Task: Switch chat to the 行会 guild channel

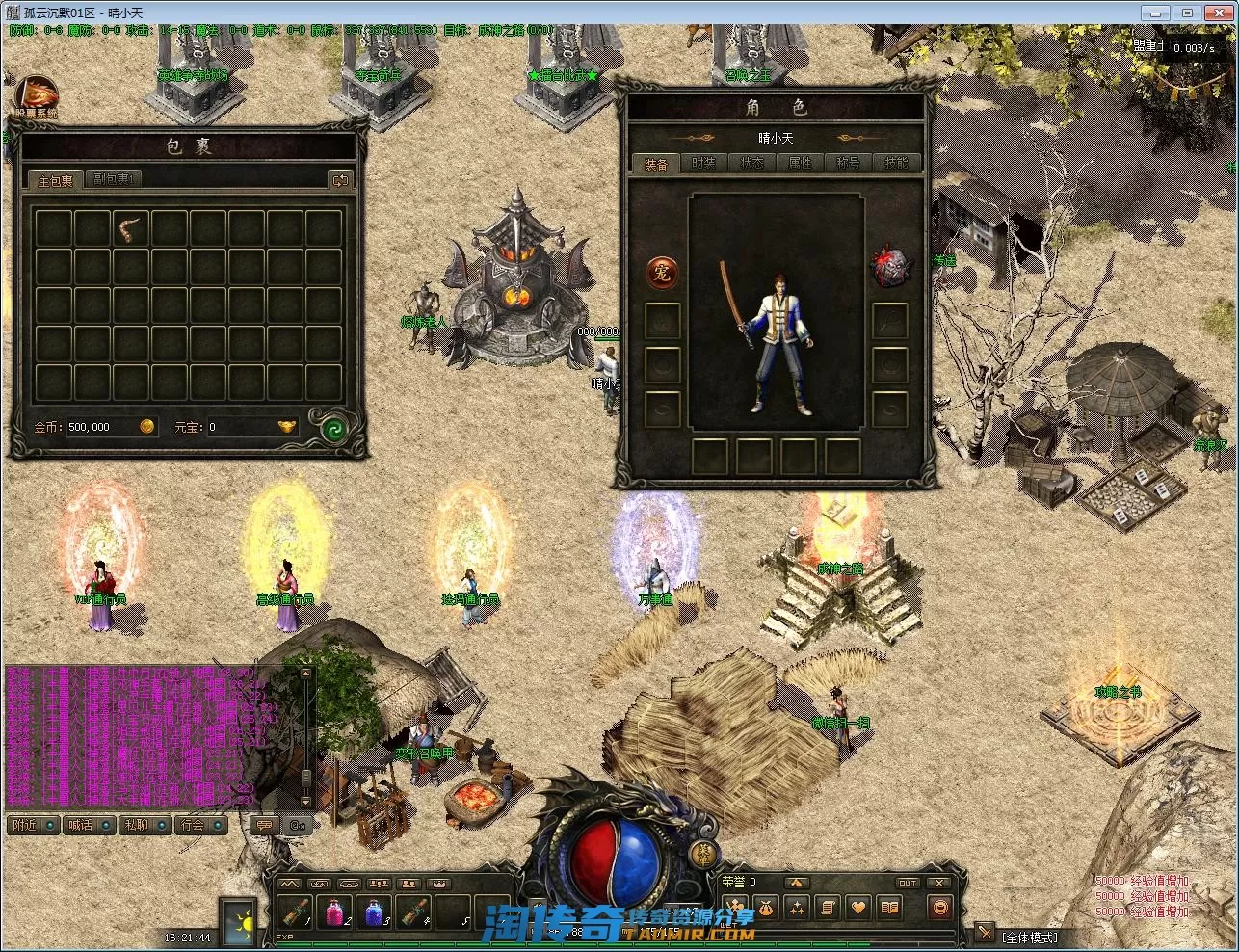Action: click(x=200, y=825)
